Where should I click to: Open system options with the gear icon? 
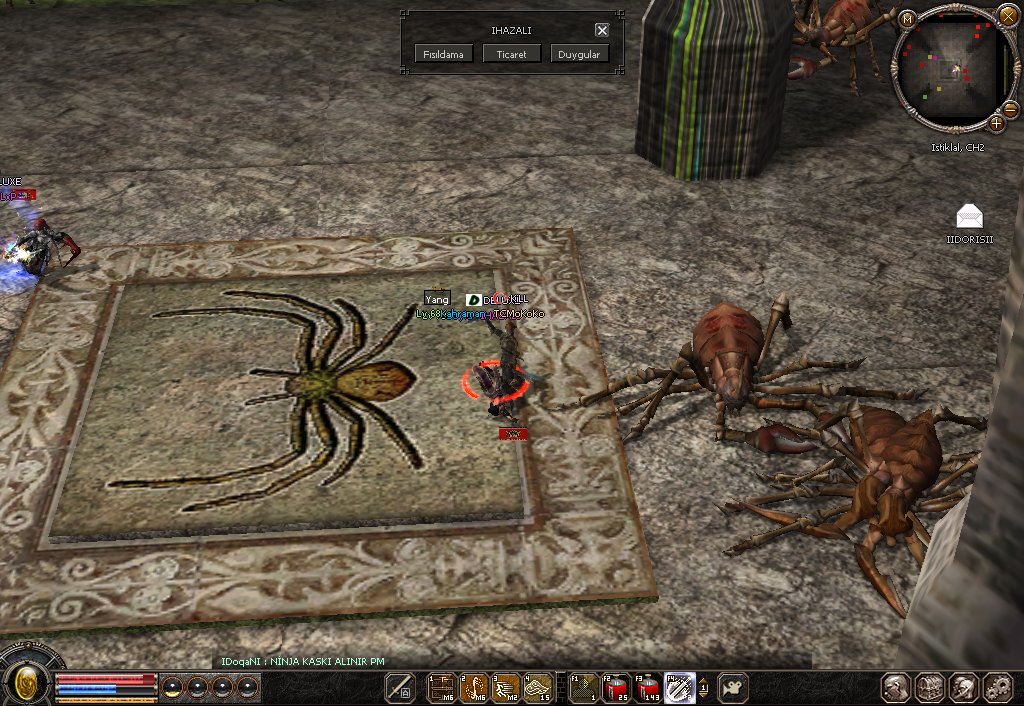(x=997, y=687)
